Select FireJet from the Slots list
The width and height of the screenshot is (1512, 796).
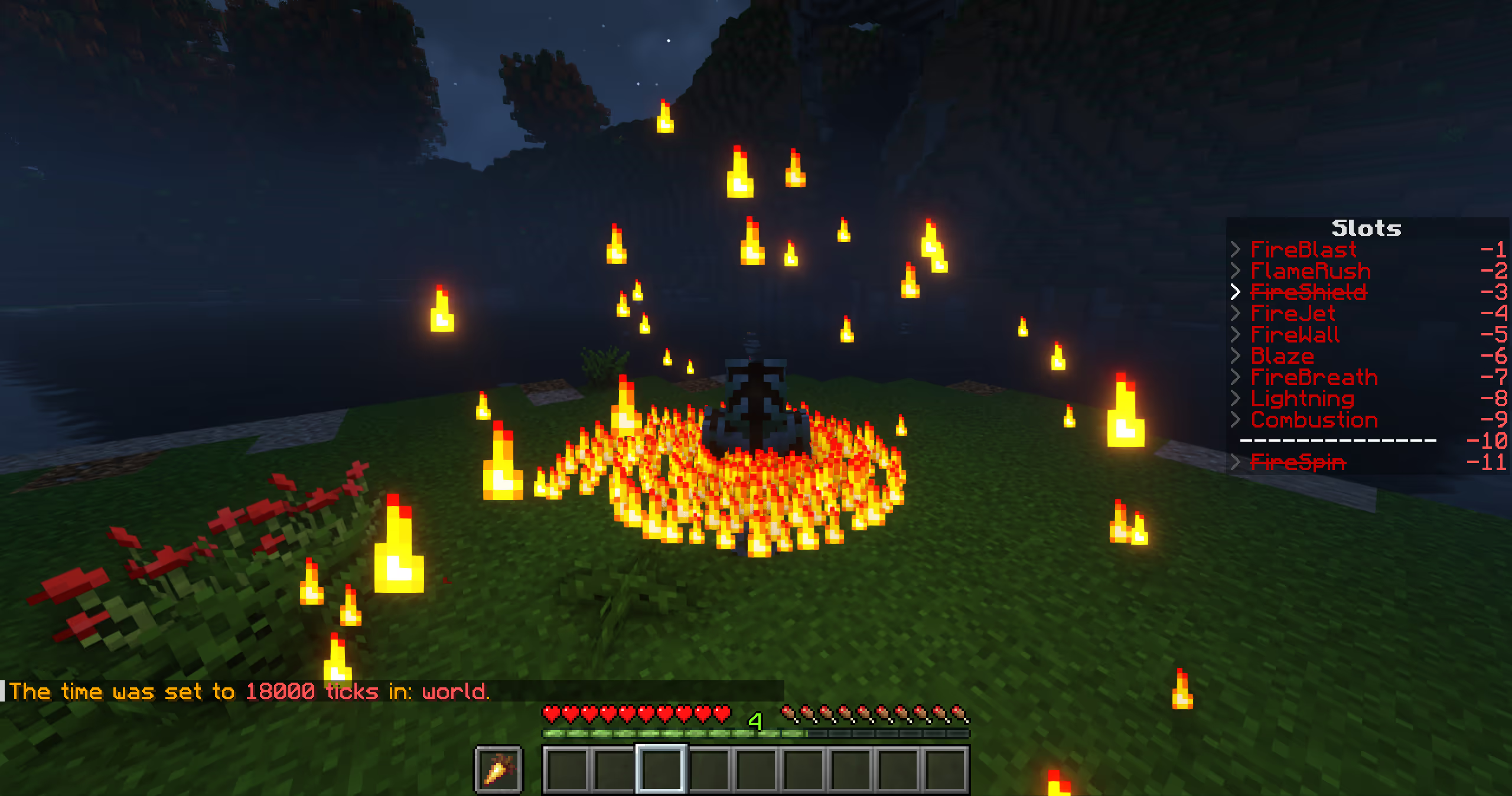pos(1292,314)
